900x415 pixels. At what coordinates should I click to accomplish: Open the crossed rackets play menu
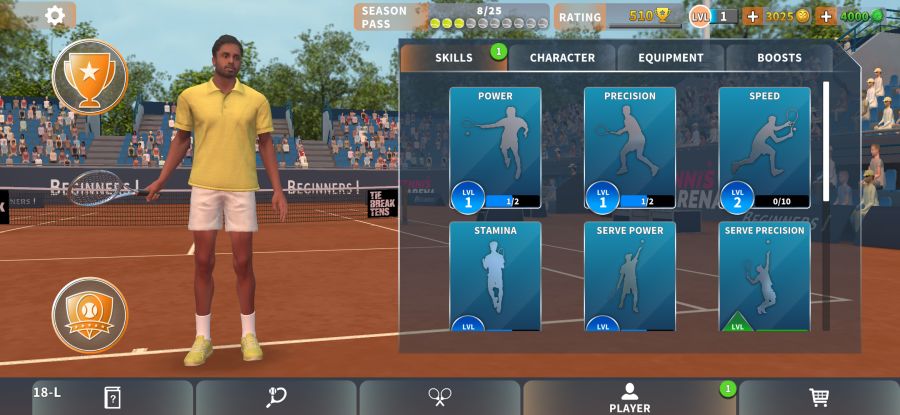point(440,397)
